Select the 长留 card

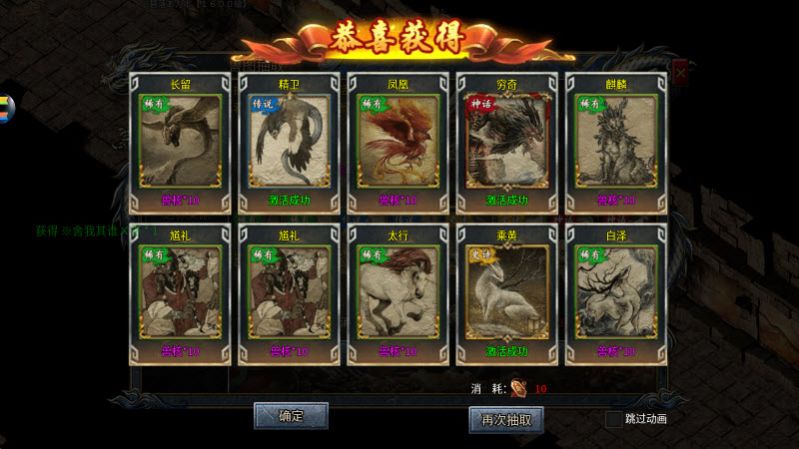click(180, 140)
